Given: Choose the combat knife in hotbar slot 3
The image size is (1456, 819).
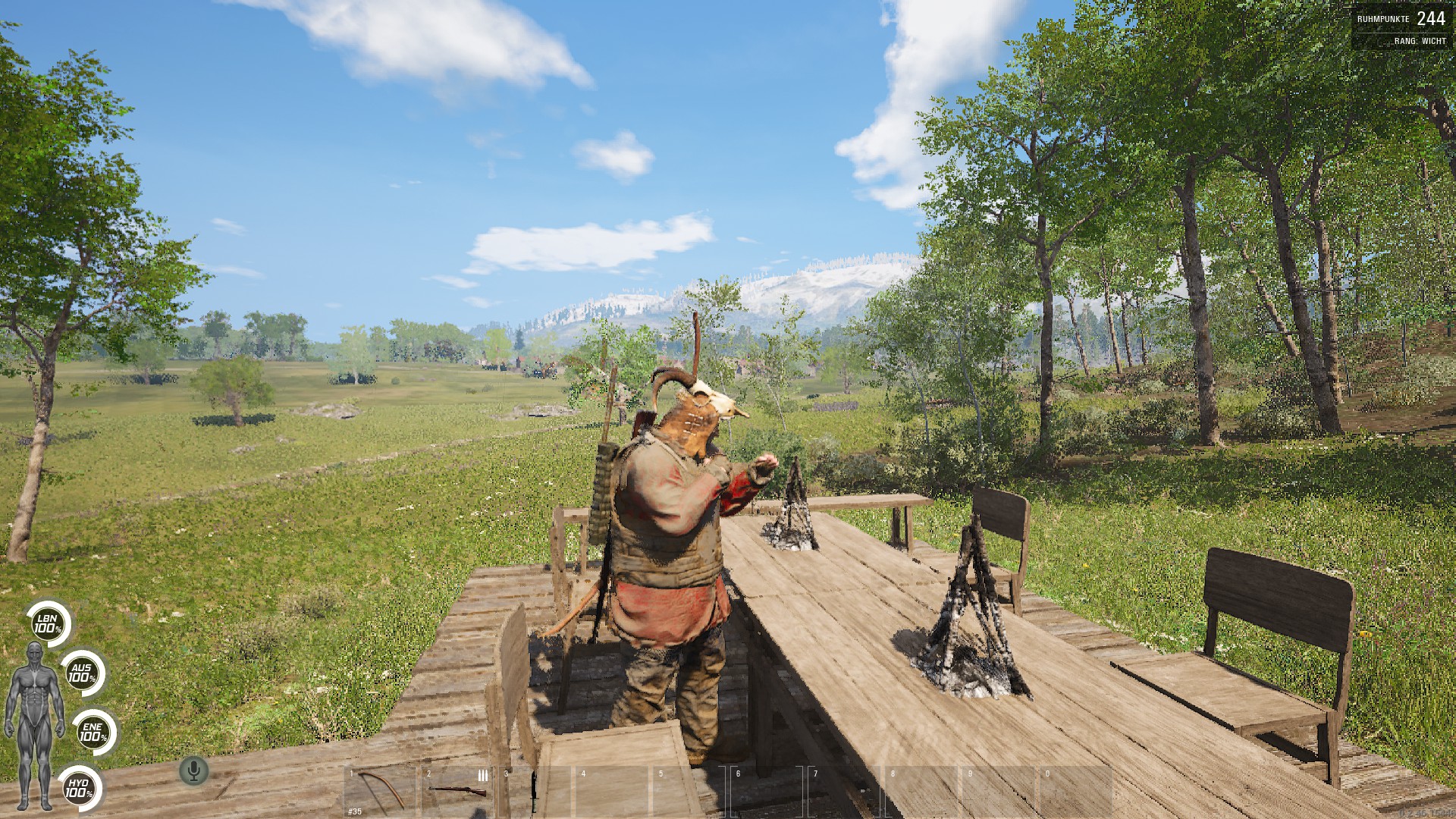Looking at the screenshot, I should coord(534,790).
